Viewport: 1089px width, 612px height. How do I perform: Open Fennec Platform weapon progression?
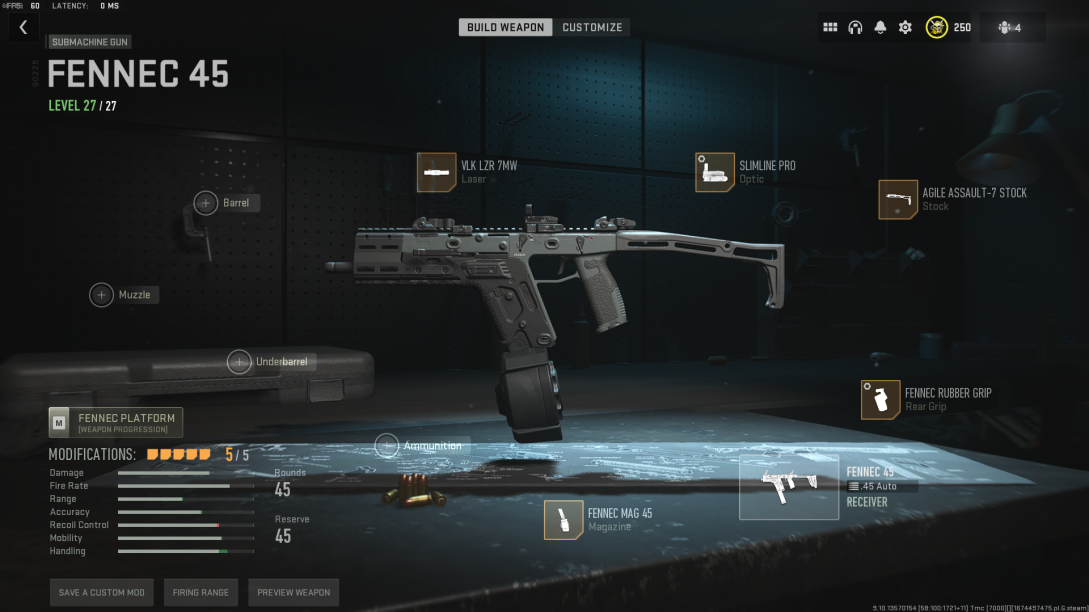pos(116,423)
